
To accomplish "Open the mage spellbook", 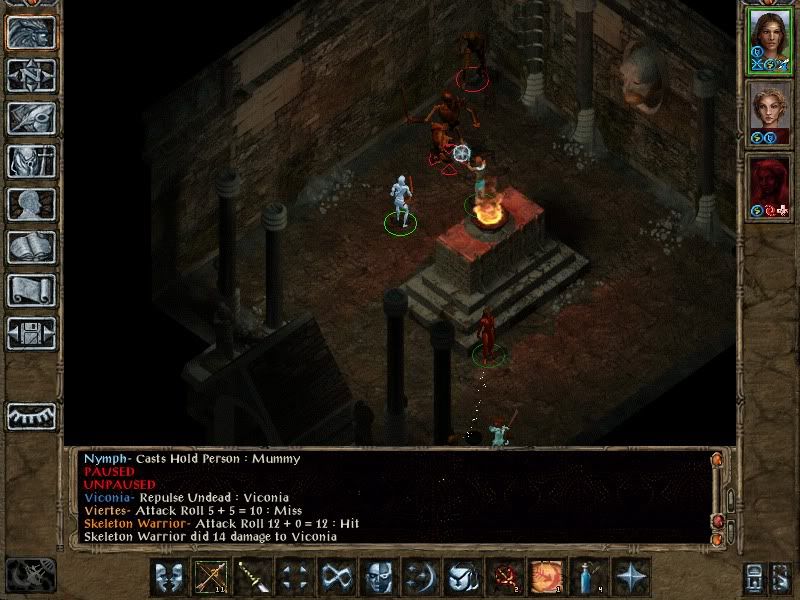I will (x=30, y=247).
